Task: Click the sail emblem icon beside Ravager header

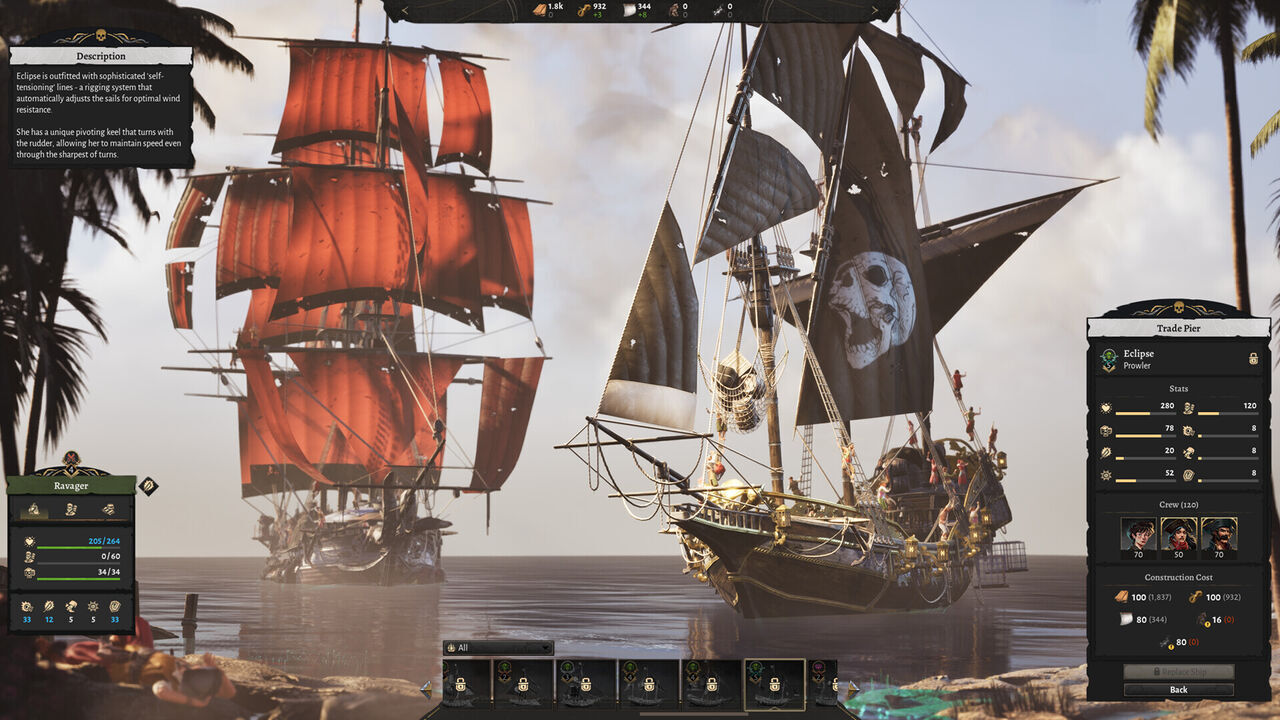Action: [x=147, y=487]
